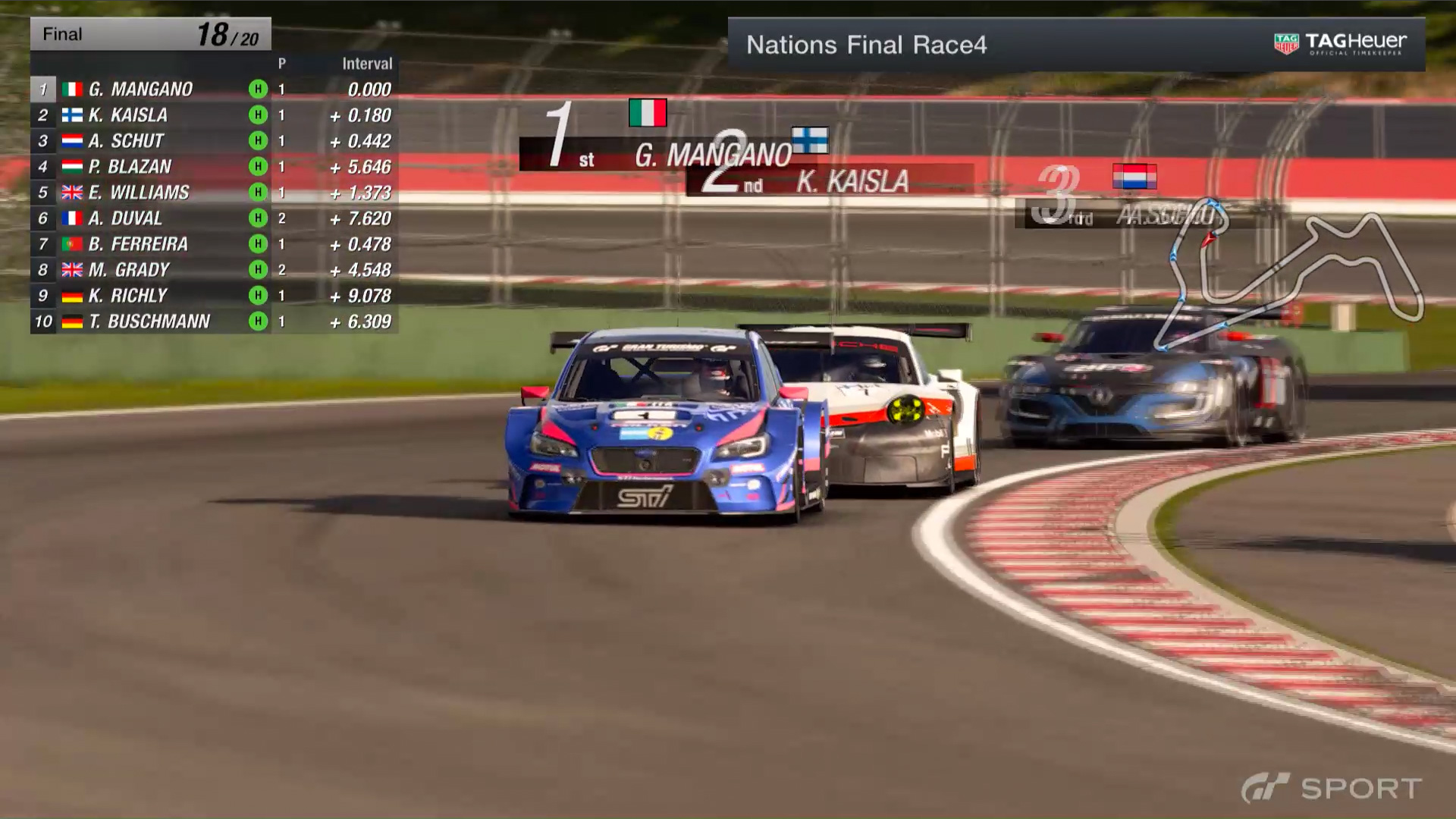
Task: Click the TAG Heuer timekeeper logo
Action: 1340,44
